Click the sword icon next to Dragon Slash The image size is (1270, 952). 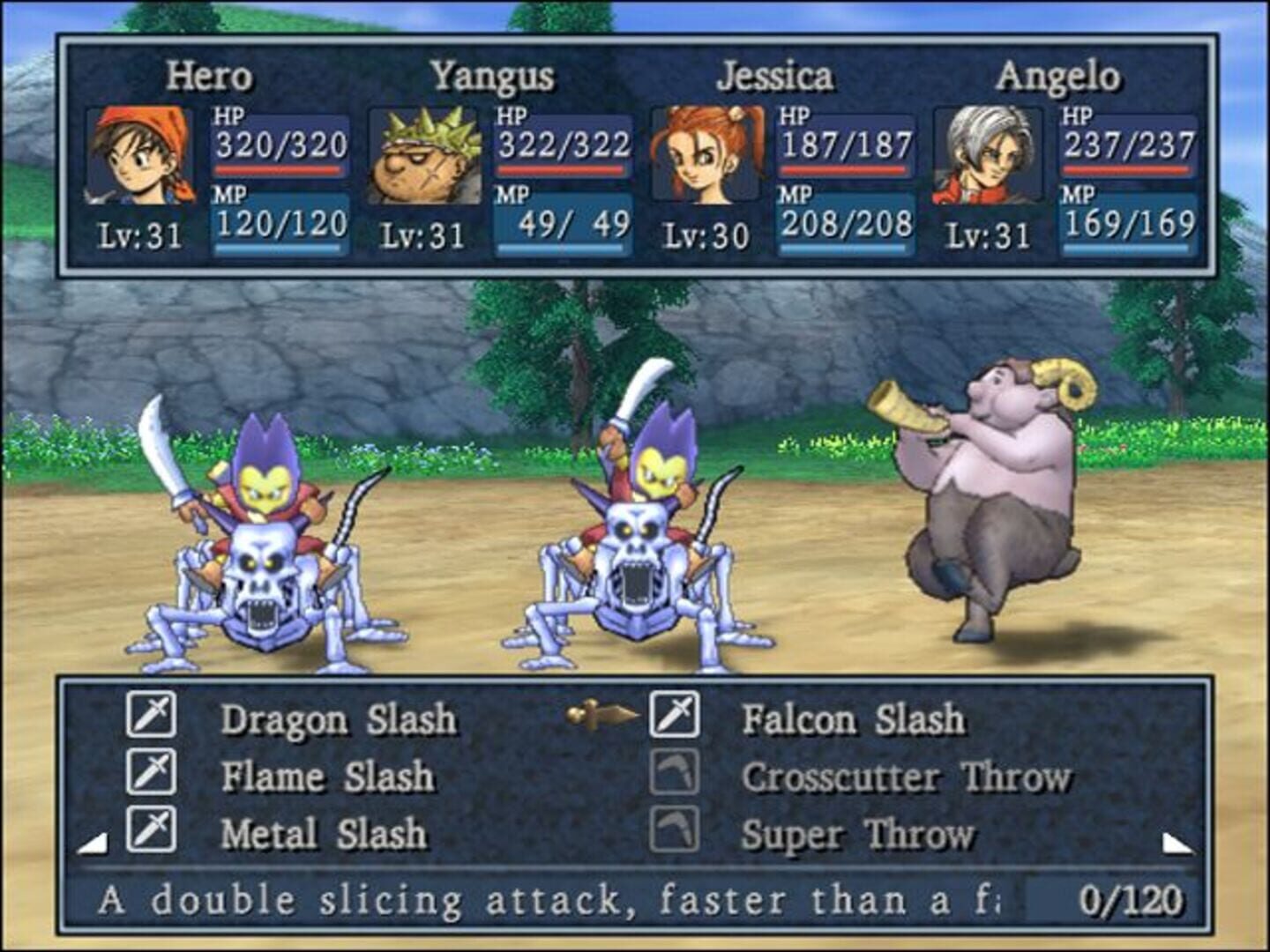point(151,714)
